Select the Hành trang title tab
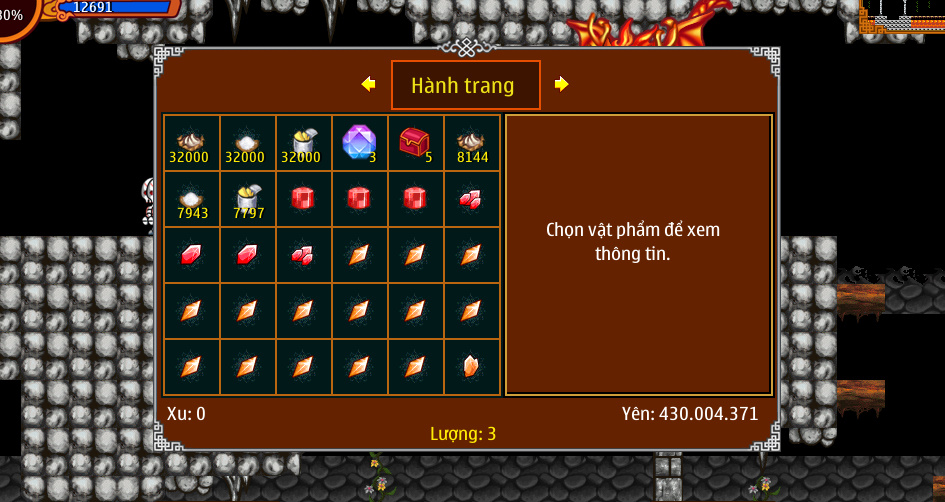 (465, 85)
